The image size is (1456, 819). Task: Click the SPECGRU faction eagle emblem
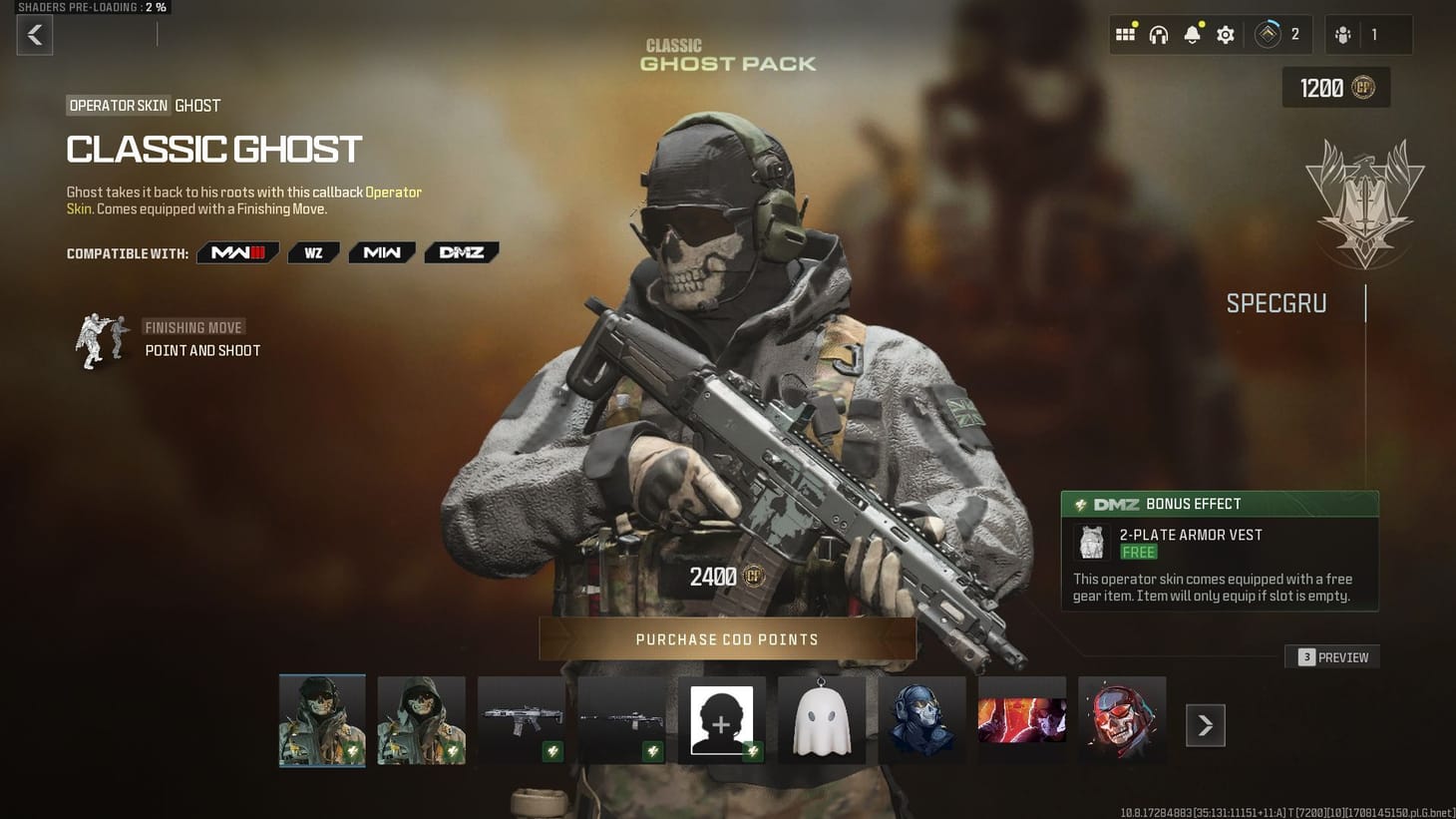click(x=1364, y=200)
